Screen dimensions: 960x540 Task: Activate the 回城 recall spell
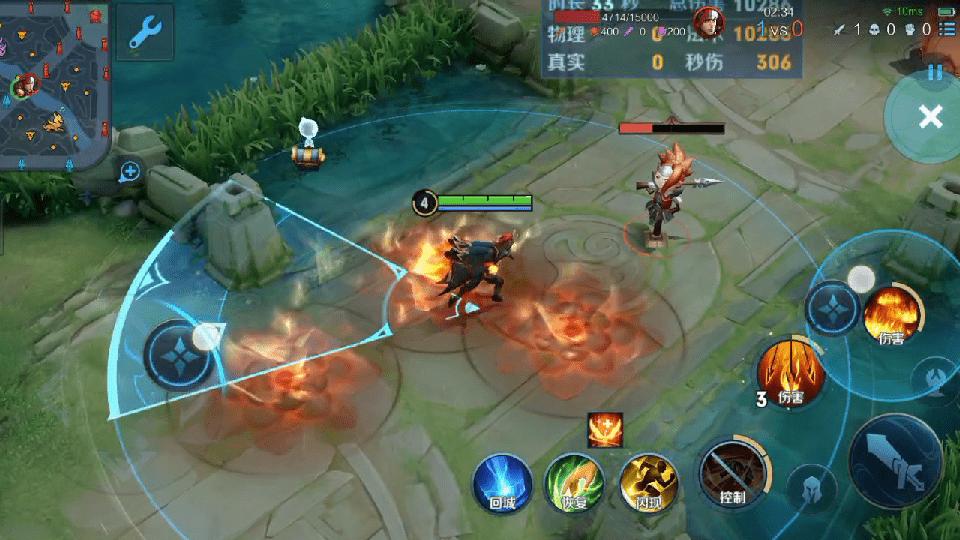500,481
